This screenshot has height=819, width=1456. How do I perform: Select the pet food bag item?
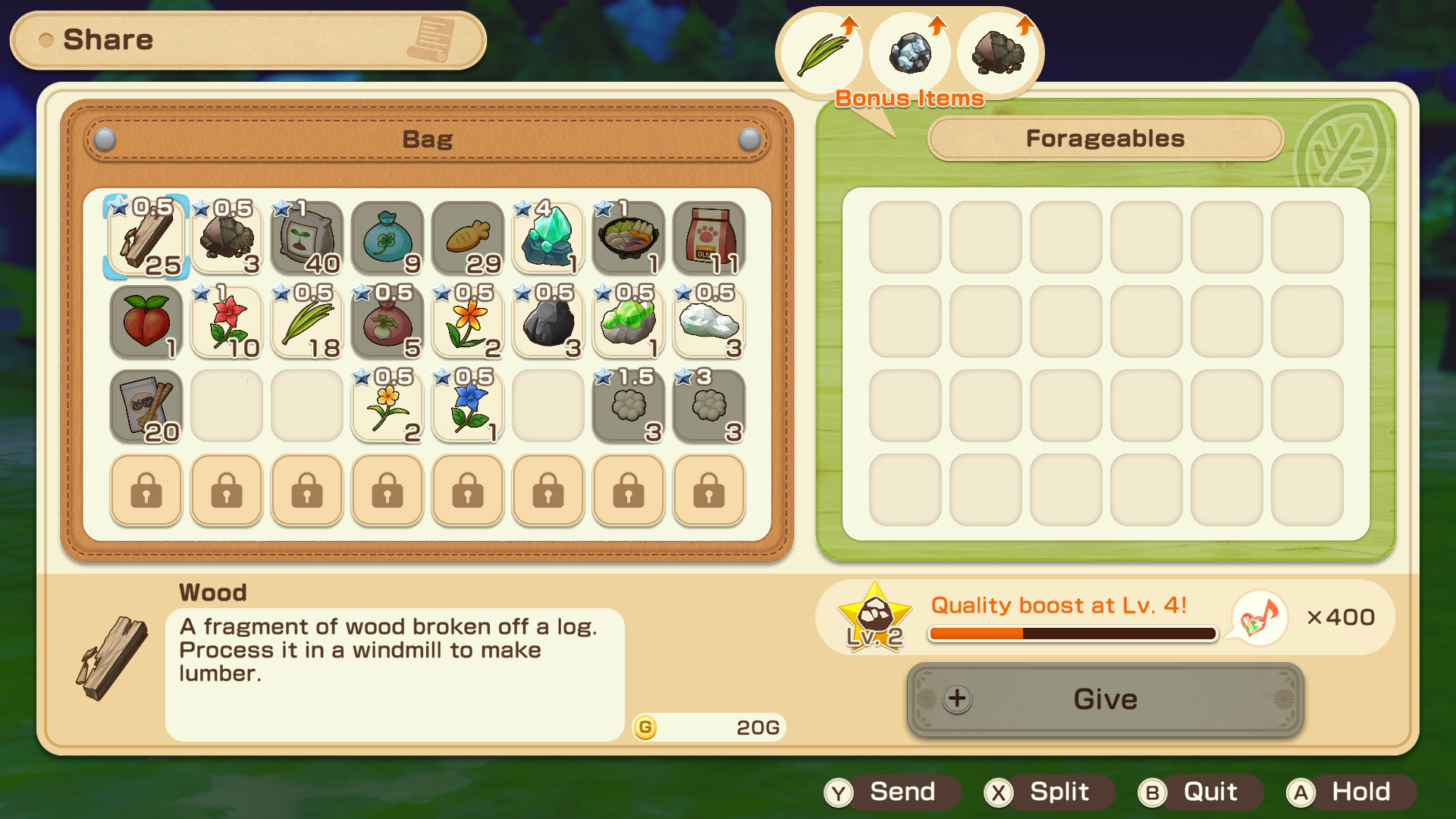pos(708,239)
